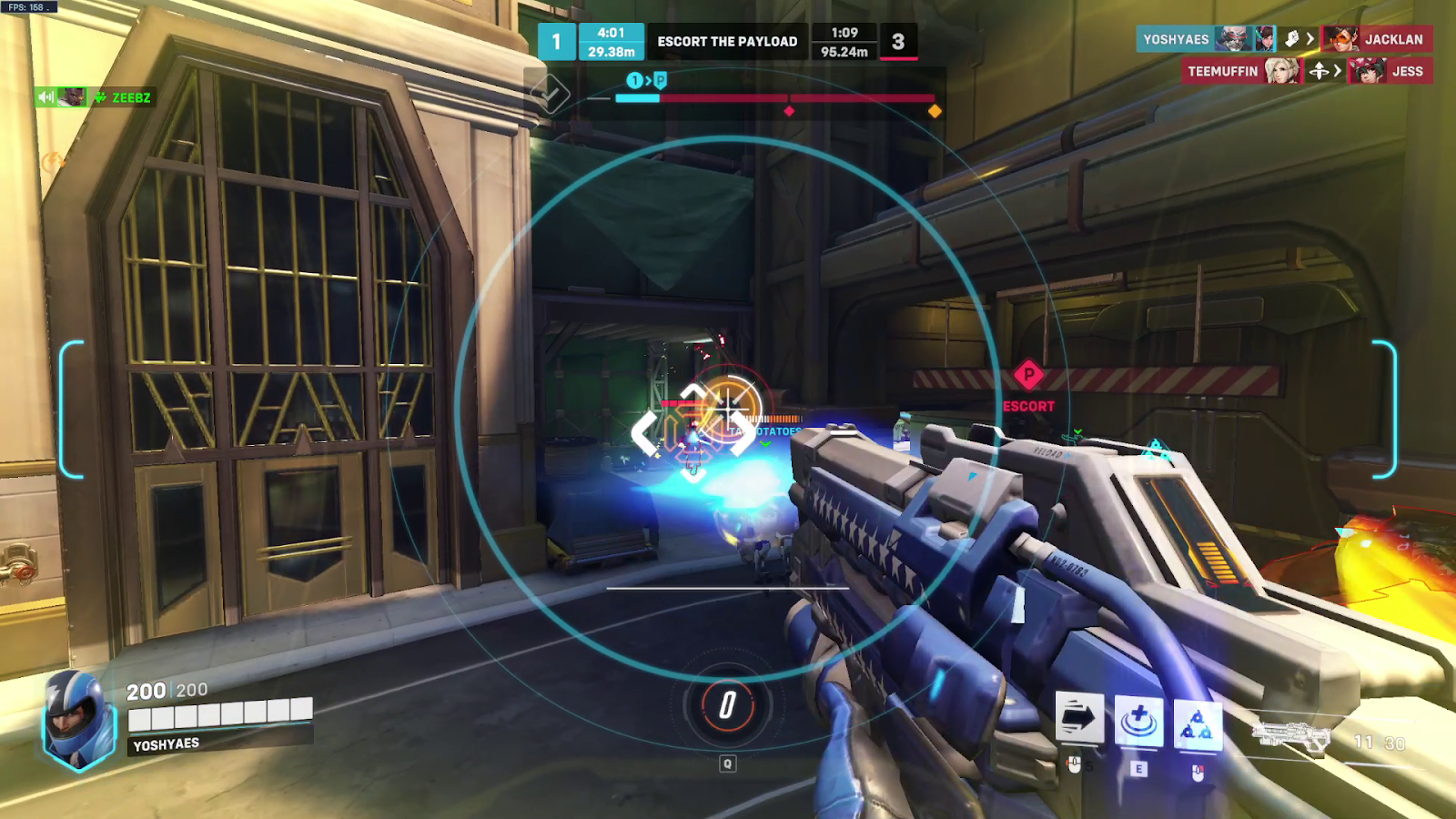Activate the Sprint arrow ability icon
Image resolution: width=1456 pixels, height=819 pixels.
[x=1079, y=719]
